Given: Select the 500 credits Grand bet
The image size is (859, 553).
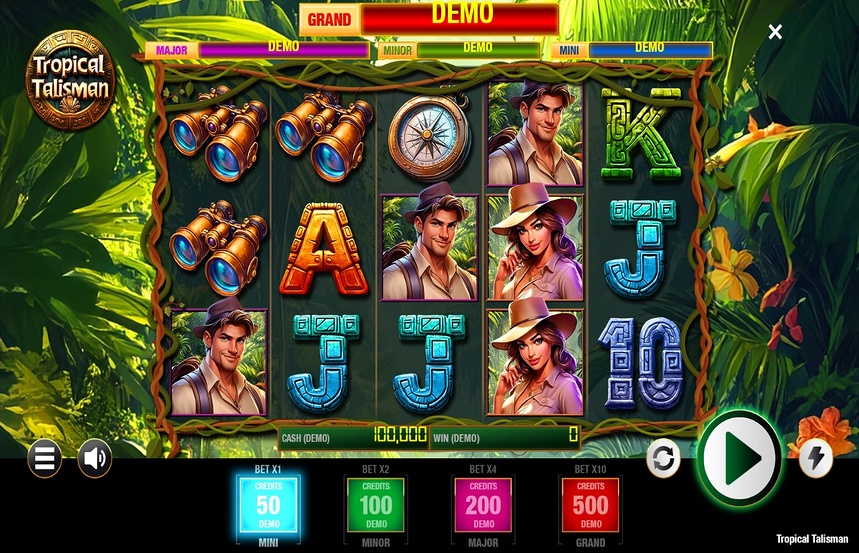Looking at the screenshot, I should point(590,504).
